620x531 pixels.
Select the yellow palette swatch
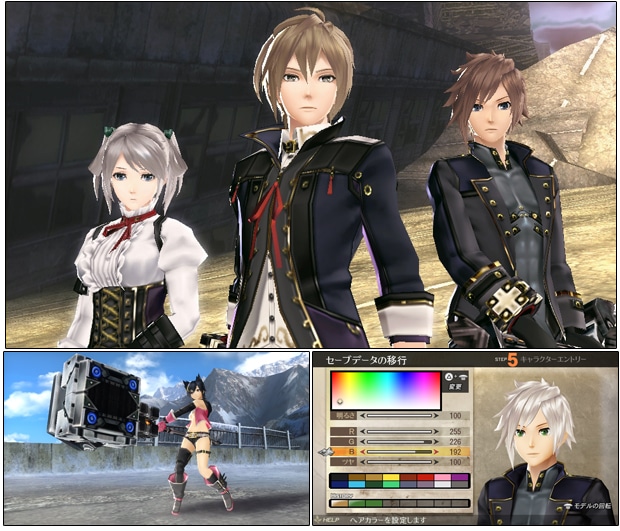tap(391, 477)
